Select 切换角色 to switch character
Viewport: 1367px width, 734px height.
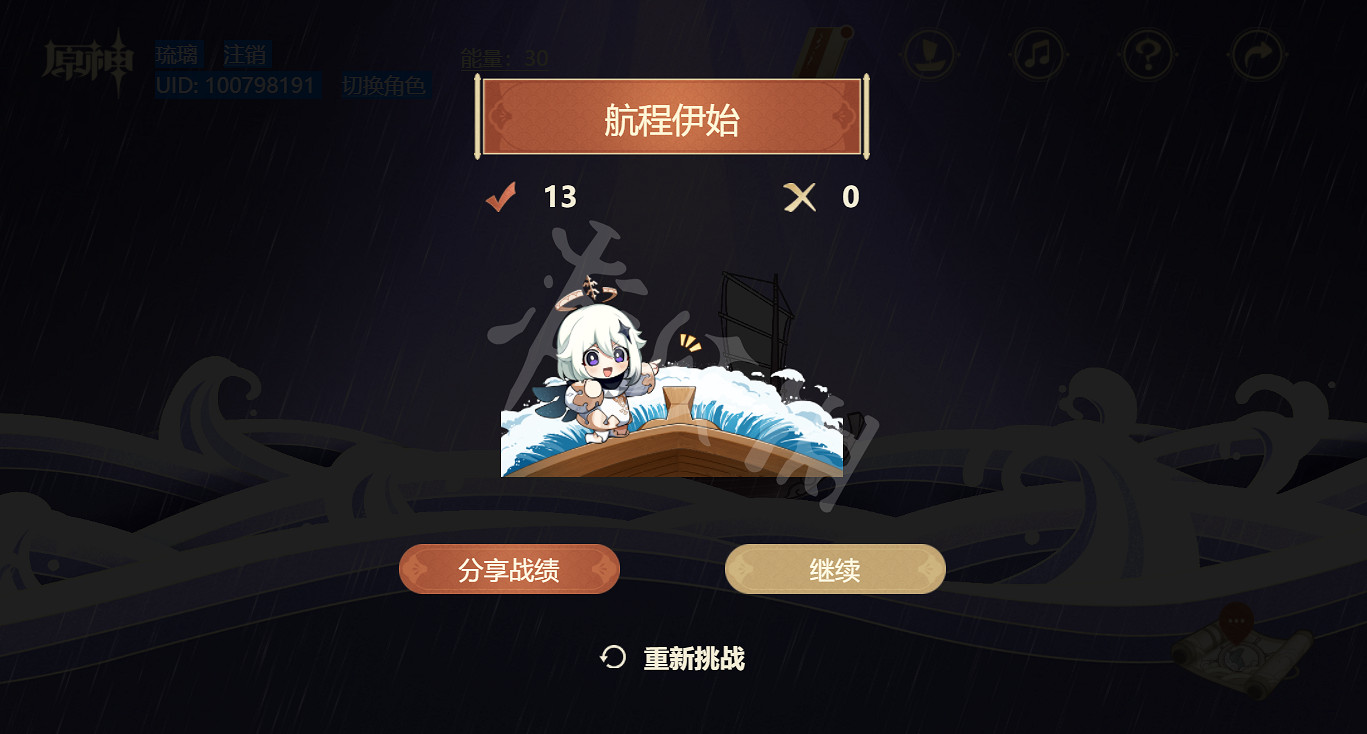[x=385, y=86]
